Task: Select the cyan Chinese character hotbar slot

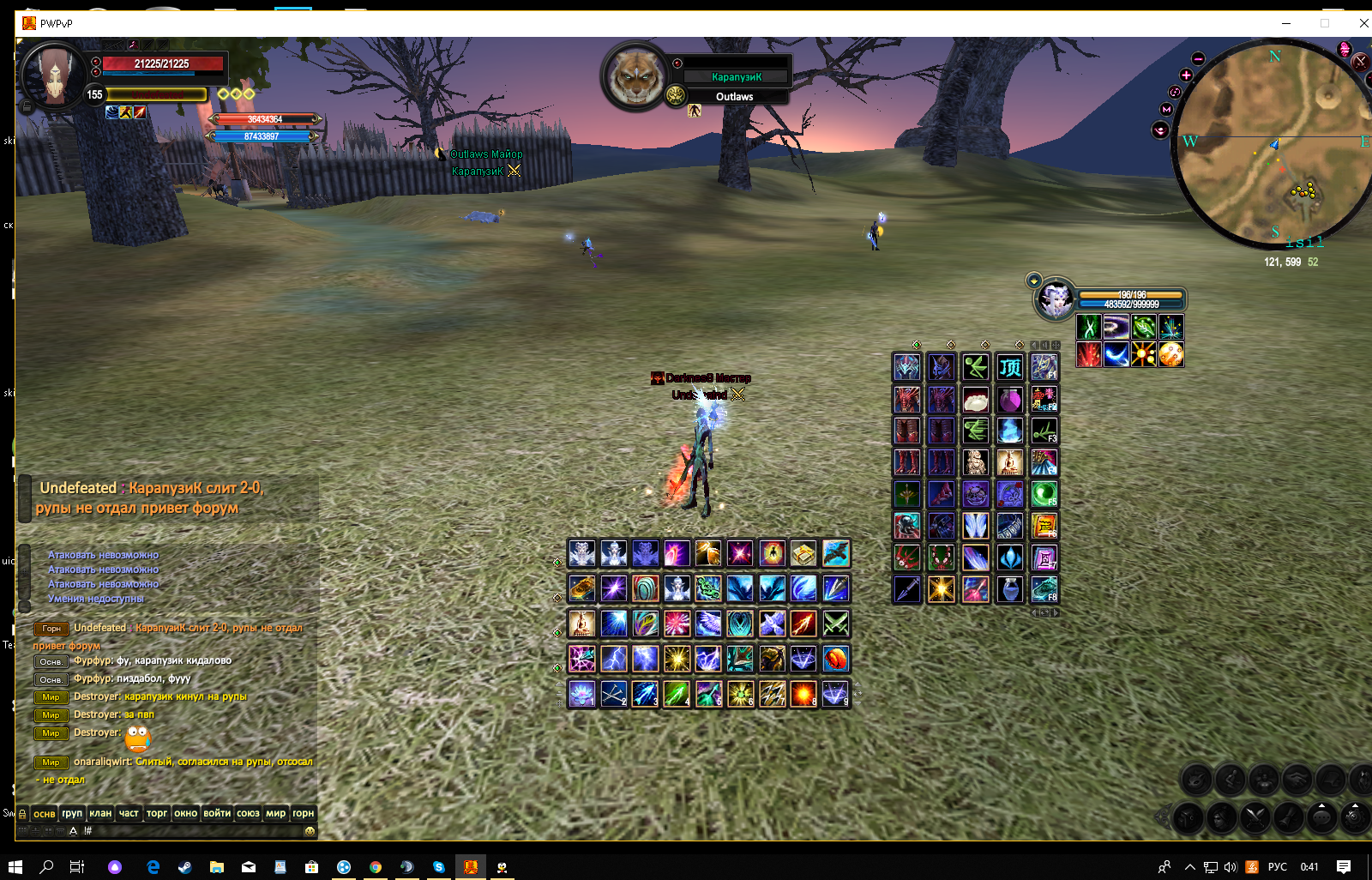Action: [1010, 367]
